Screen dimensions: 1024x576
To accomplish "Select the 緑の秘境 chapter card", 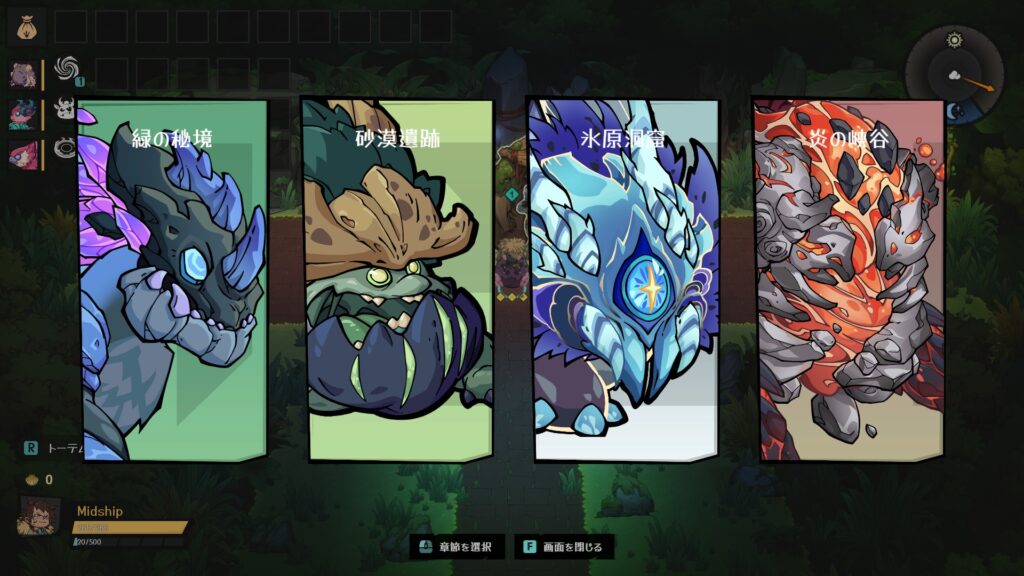I will (x=175, y=280).
